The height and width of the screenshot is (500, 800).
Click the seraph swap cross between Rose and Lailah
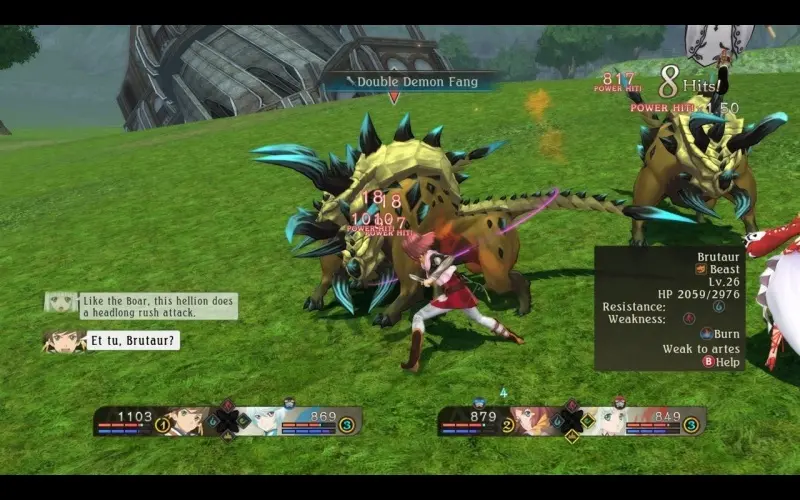(572, 421)
